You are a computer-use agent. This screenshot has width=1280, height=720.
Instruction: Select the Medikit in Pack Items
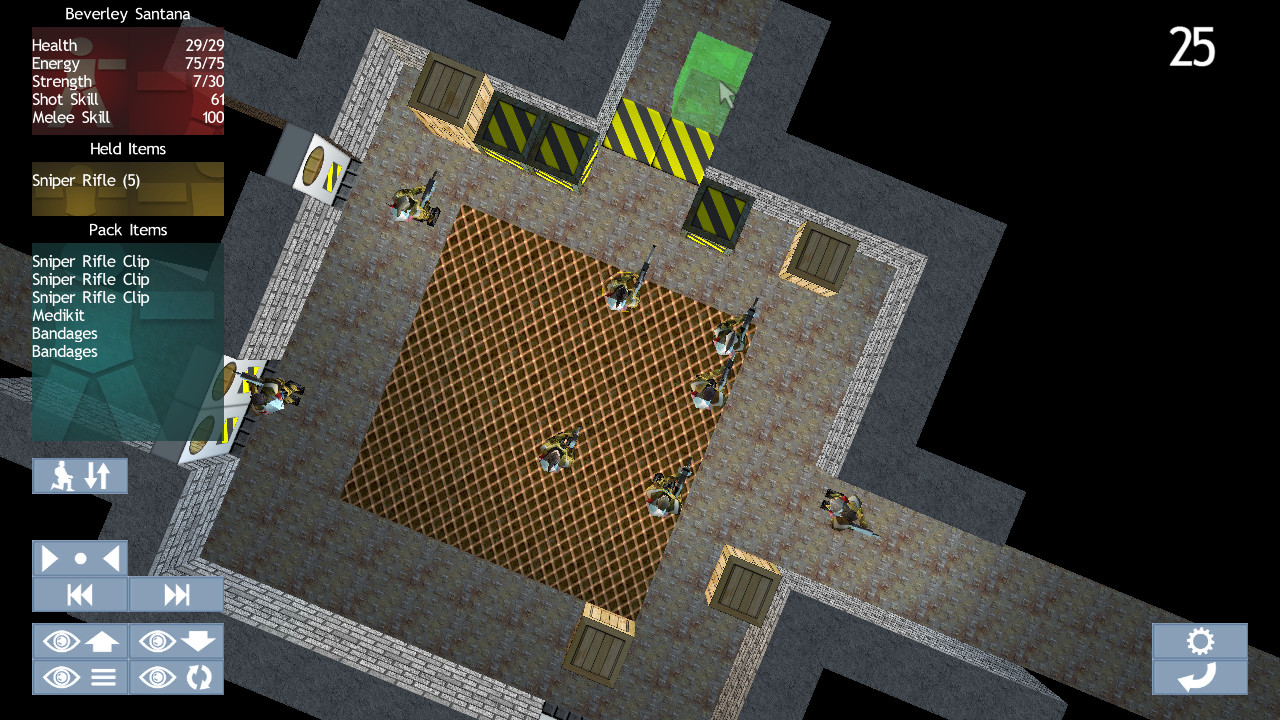[59, 315]
